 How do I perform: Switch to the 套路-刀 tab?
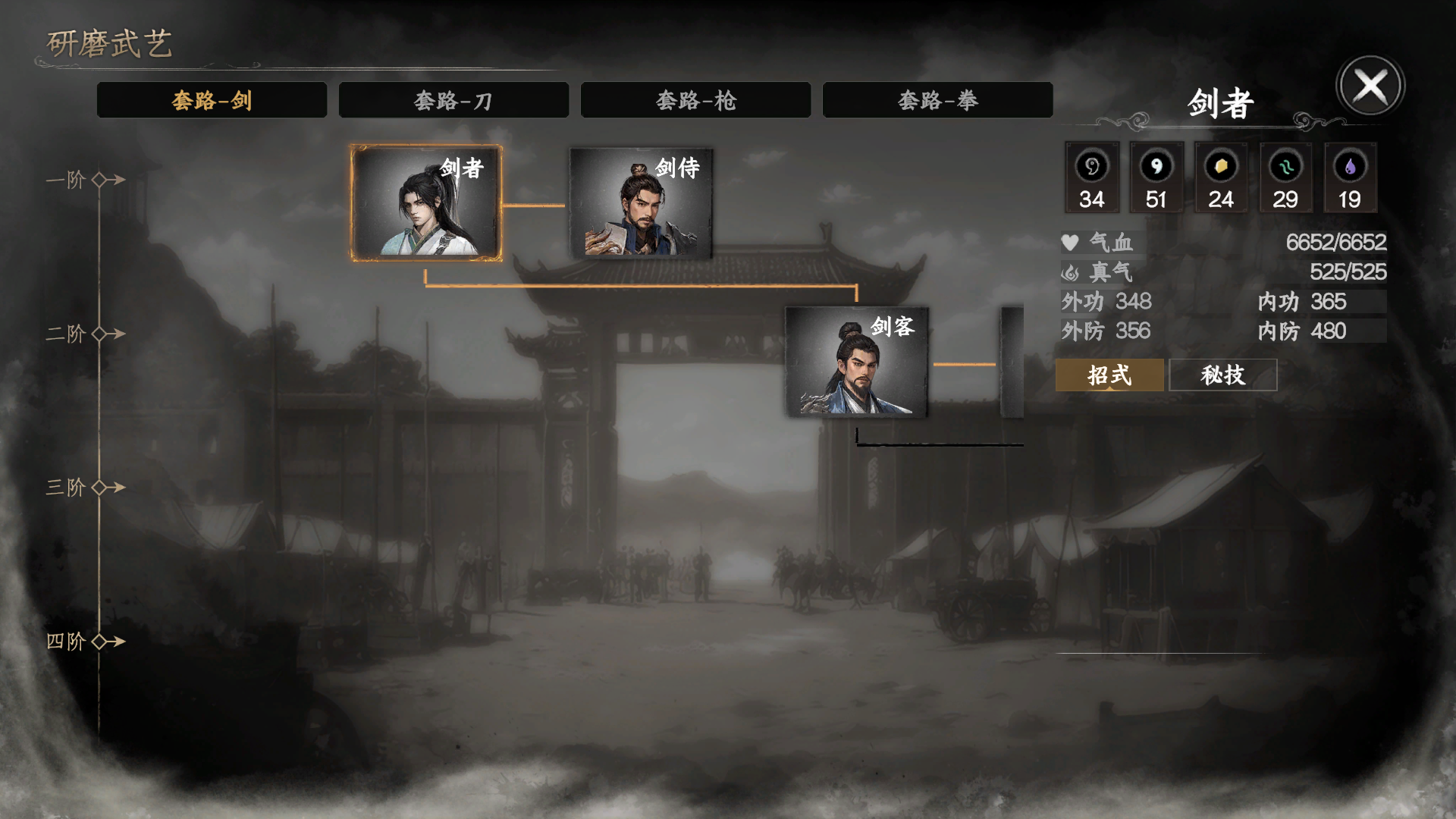pos(453,99)
